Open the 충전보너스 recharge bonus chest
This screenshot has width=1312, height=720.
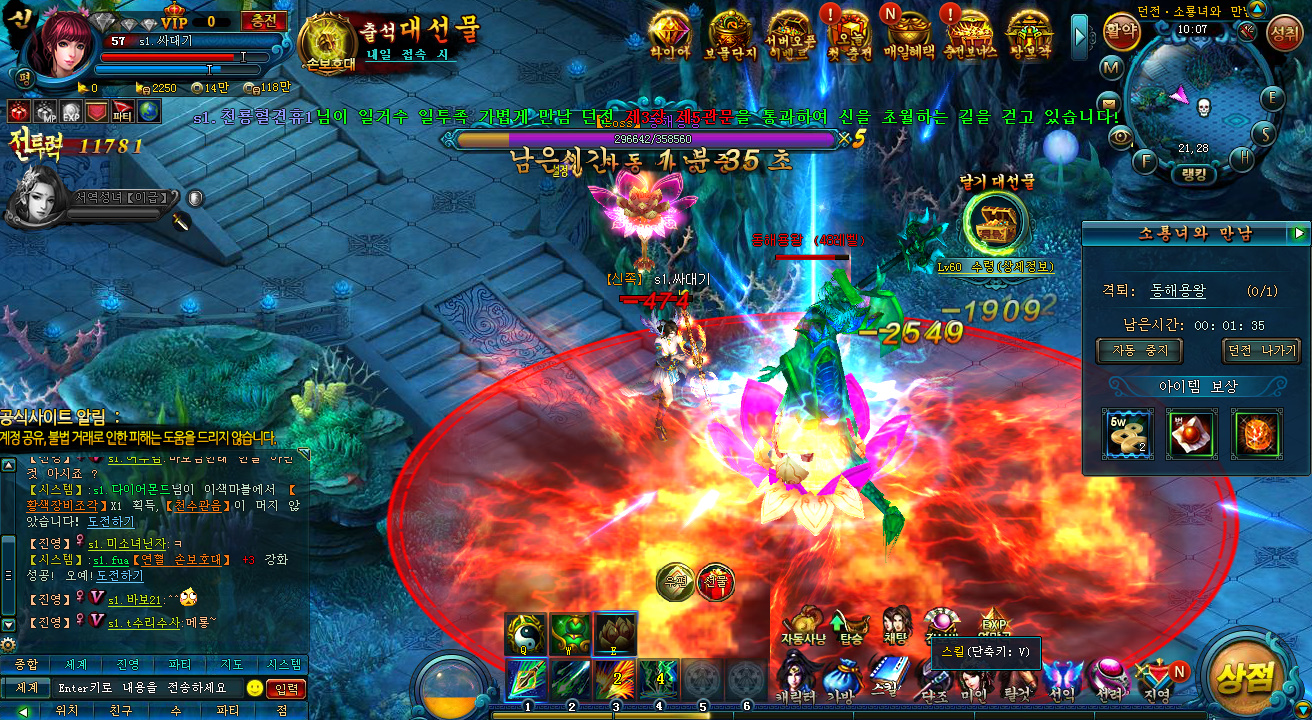pos(968,33)
